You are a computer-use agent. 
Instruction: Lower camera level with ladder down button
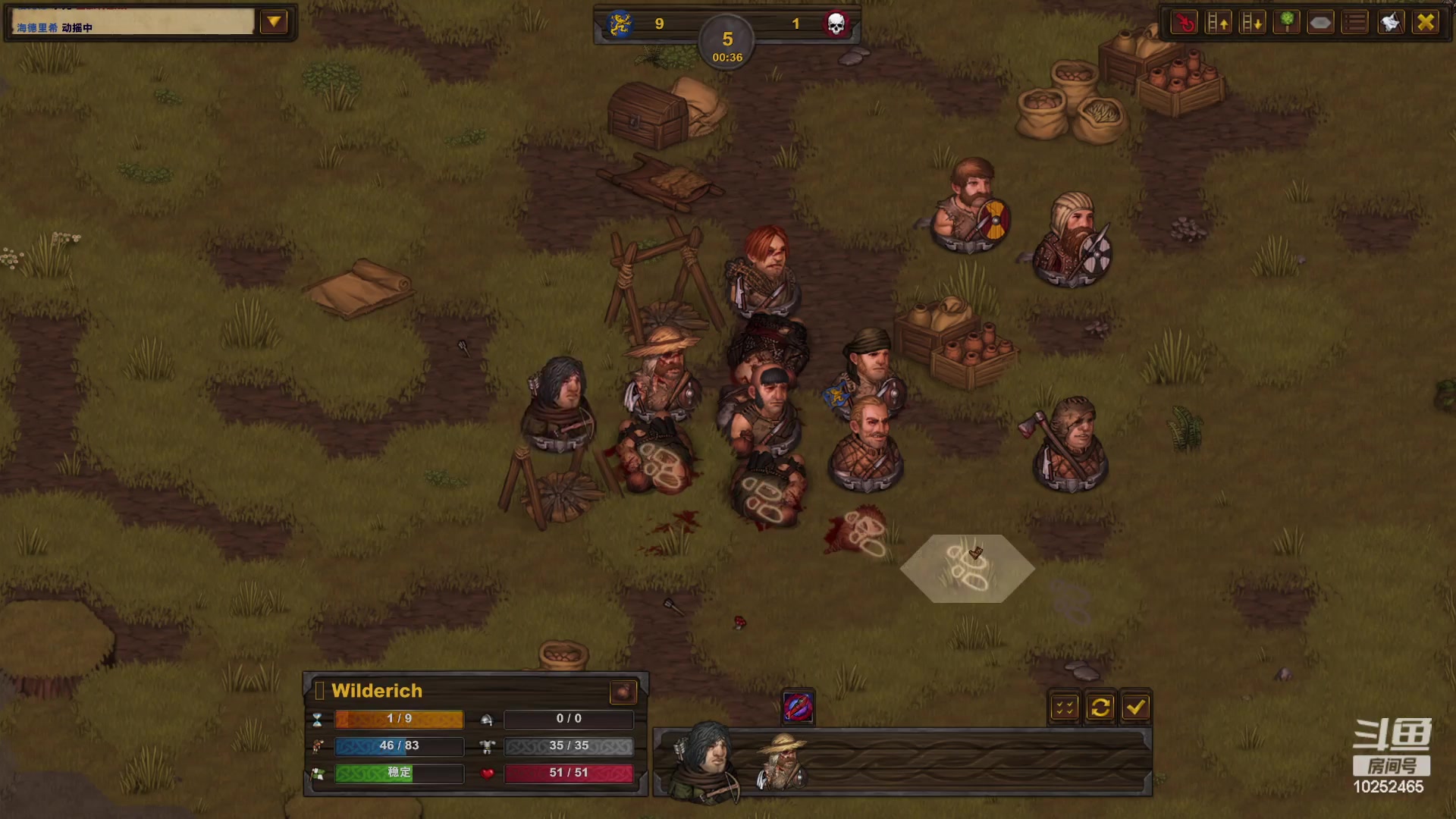pyautogui.click(x=1252, y=23)
